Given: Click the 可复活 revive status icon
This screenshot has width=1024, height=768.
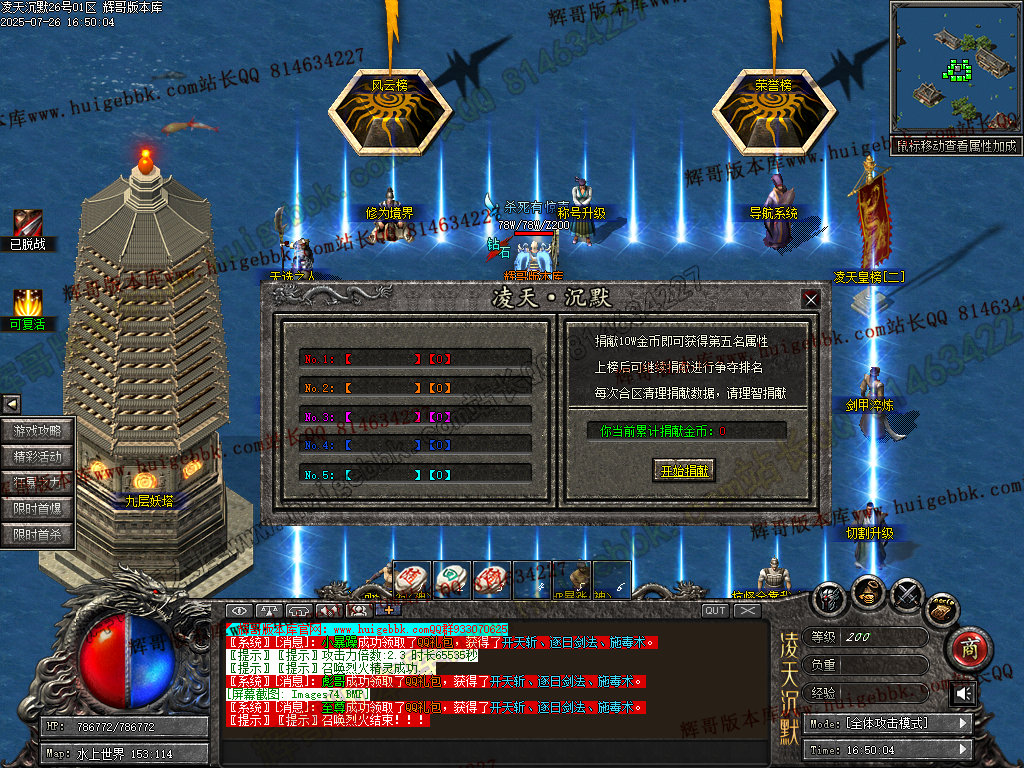Looking at the screenshot, I should point(27,302).
